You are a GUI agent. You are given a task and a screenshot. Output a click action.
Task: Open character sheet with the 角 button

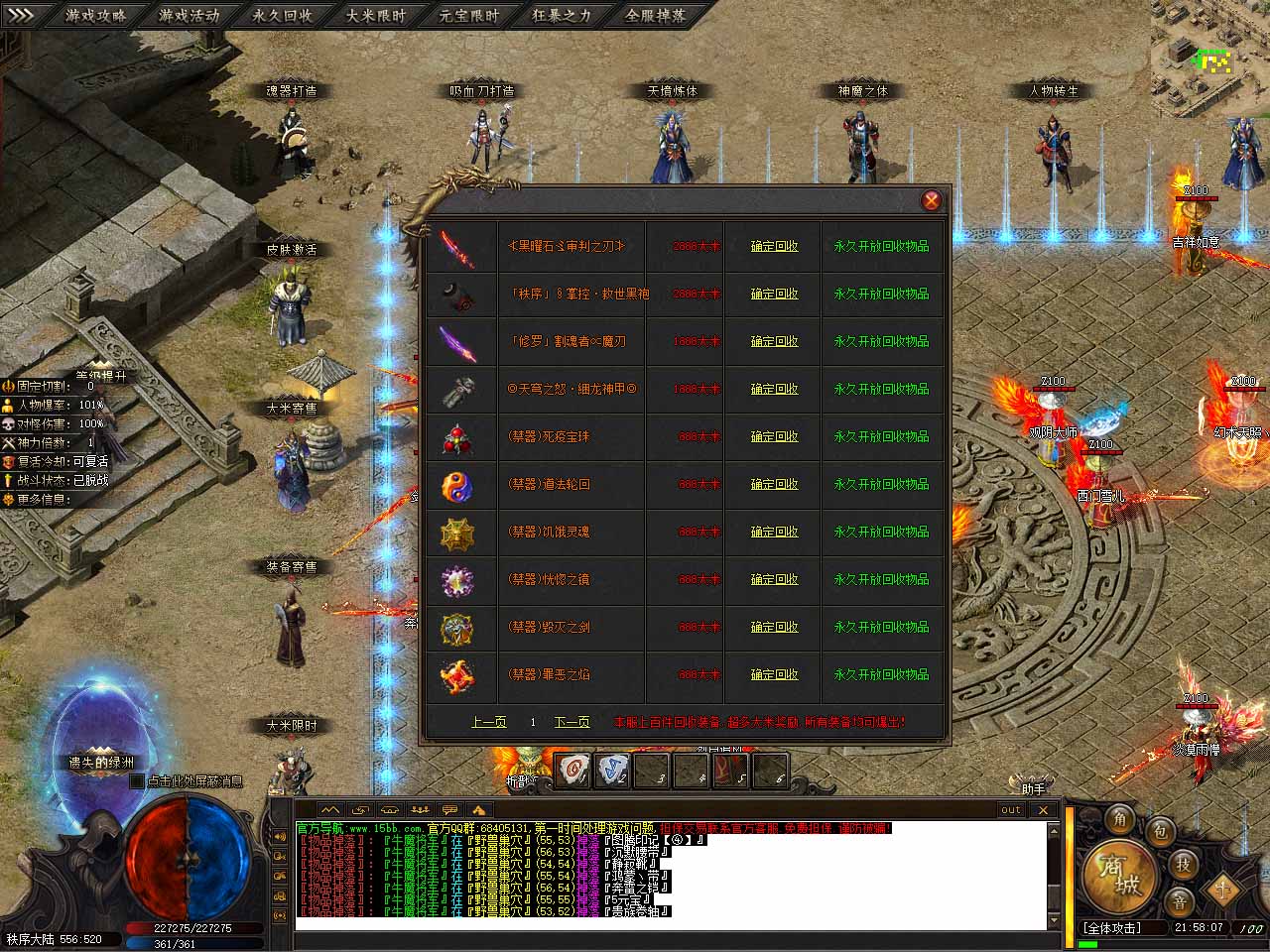pos(1120,819)
